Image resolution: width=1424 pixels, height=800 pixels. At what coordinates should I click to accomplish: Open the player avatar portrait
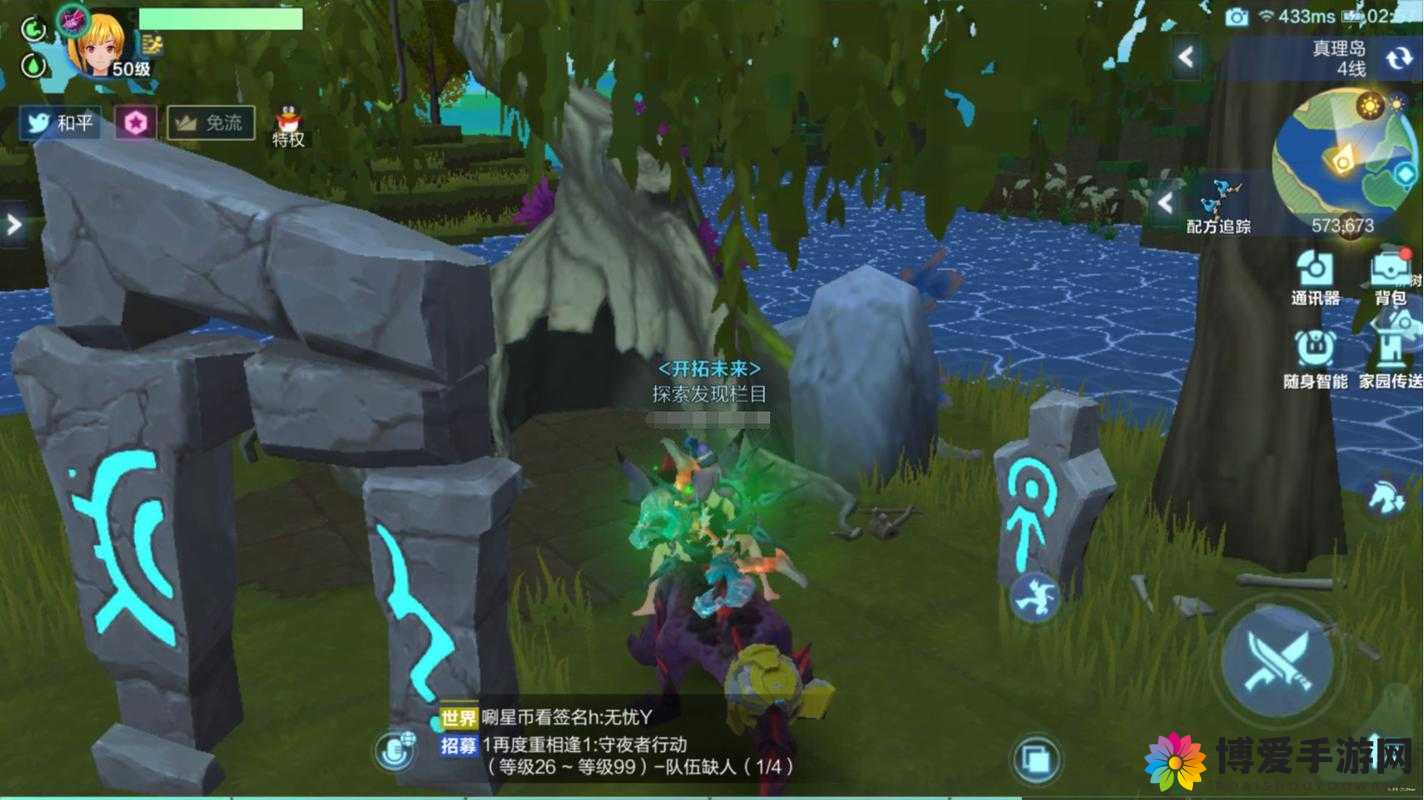95,42
